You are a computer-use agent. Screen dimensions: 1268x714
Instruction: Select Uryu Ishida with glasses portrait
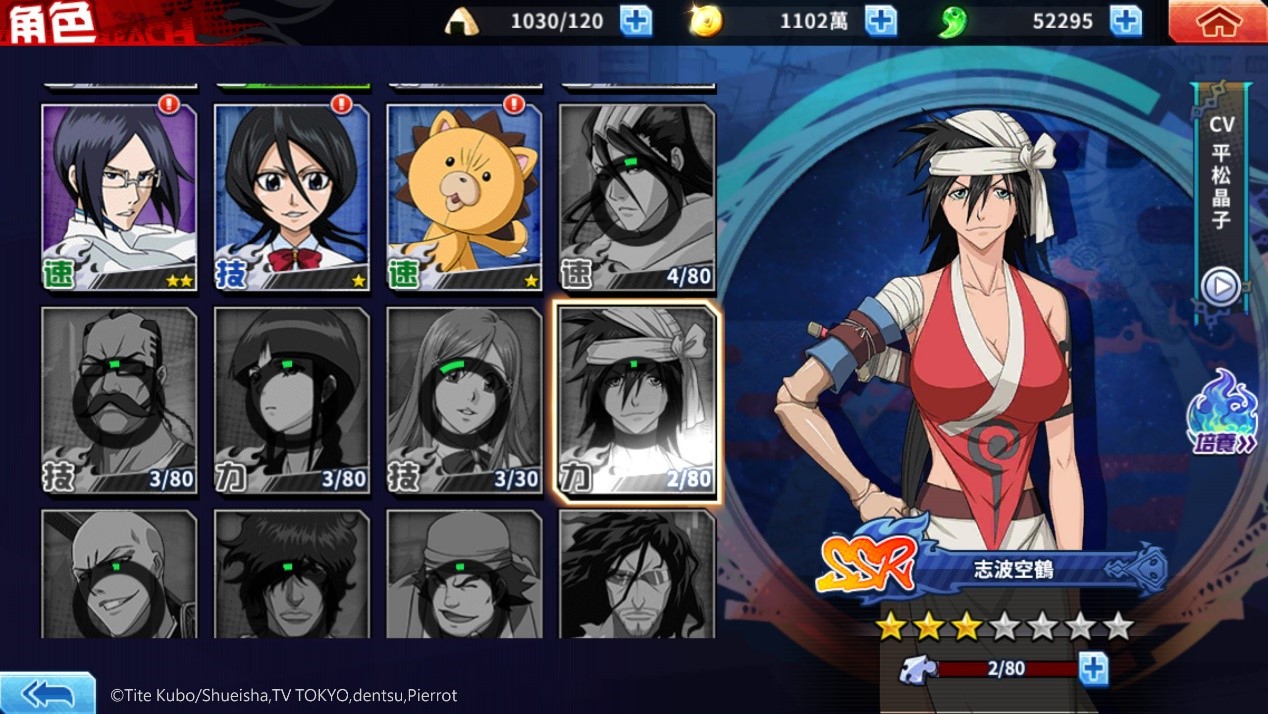pyautogui.click(x=119, y=197)
